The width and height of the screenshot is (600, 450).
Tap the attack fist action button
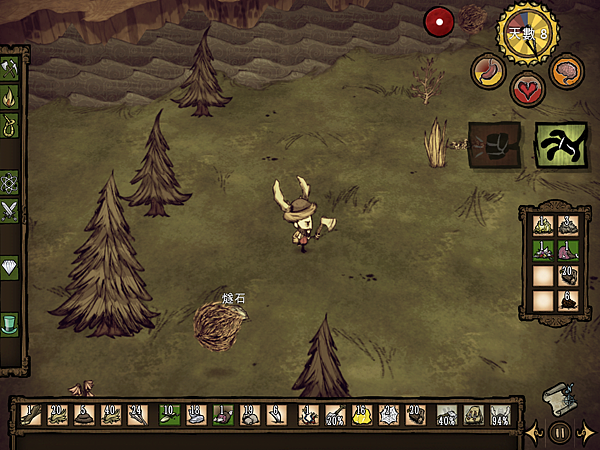494,142
